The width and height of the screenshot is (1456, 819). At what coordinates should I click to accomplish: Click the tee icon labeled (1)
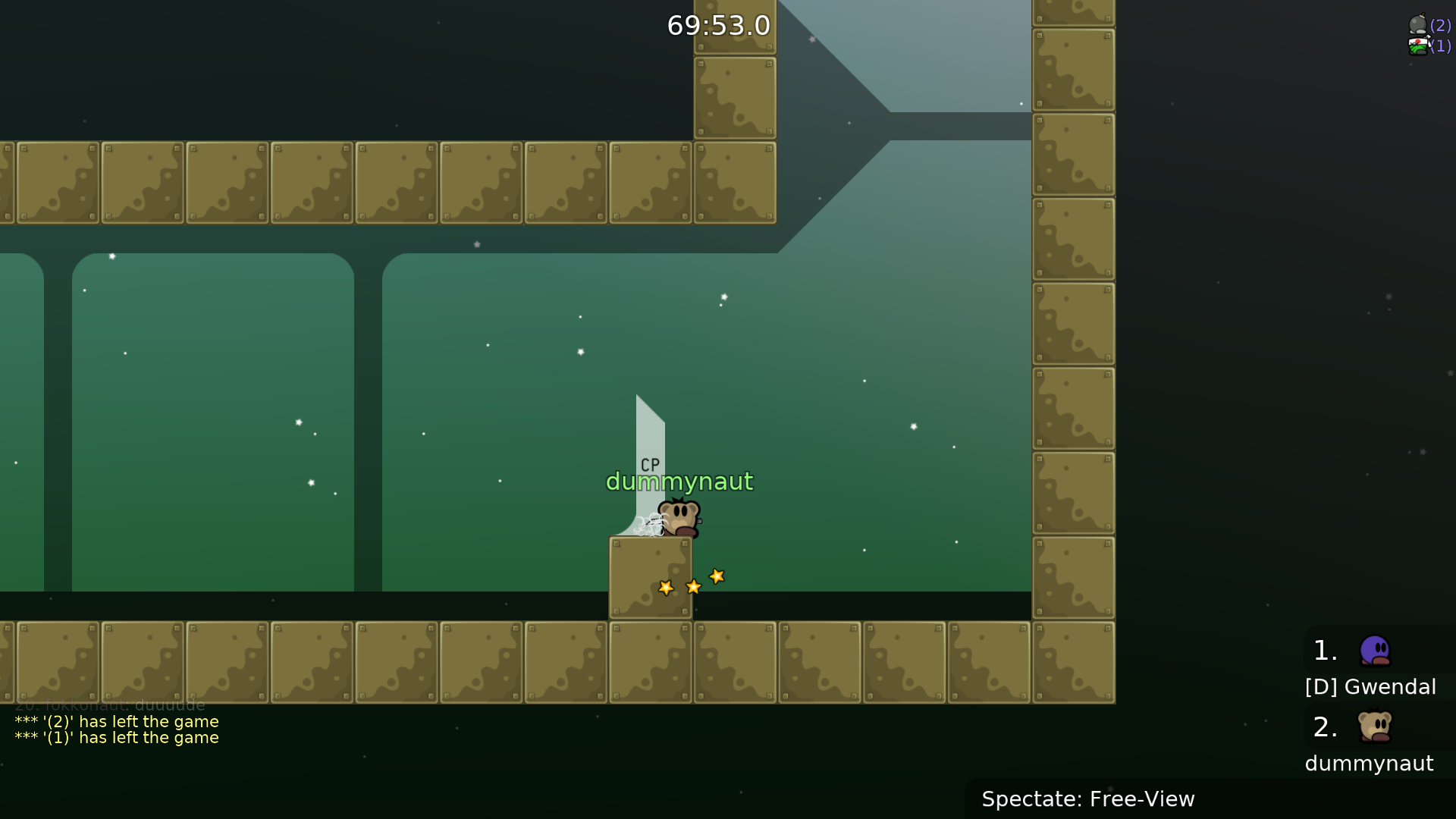[1417, 46]
